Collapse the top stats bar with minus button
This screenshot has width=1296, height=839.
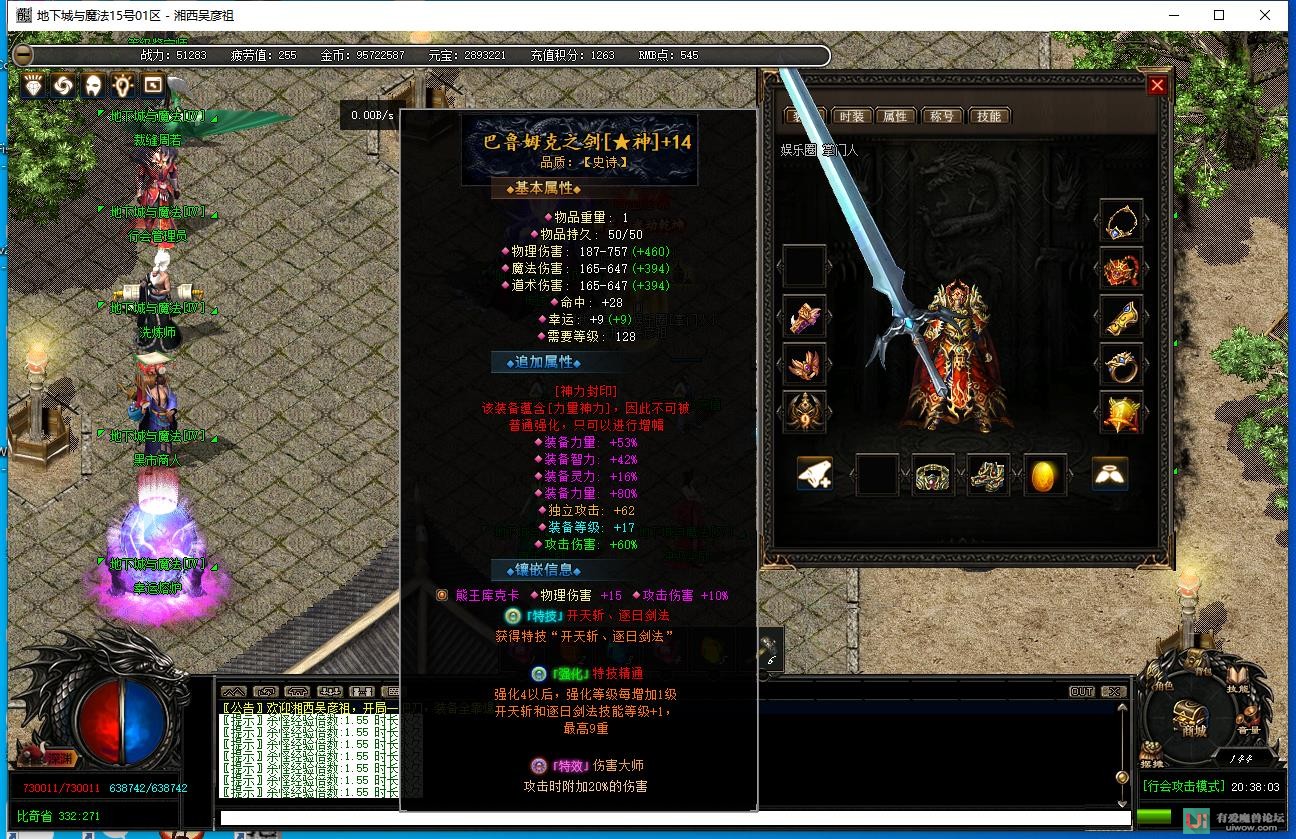coord(22,55)
